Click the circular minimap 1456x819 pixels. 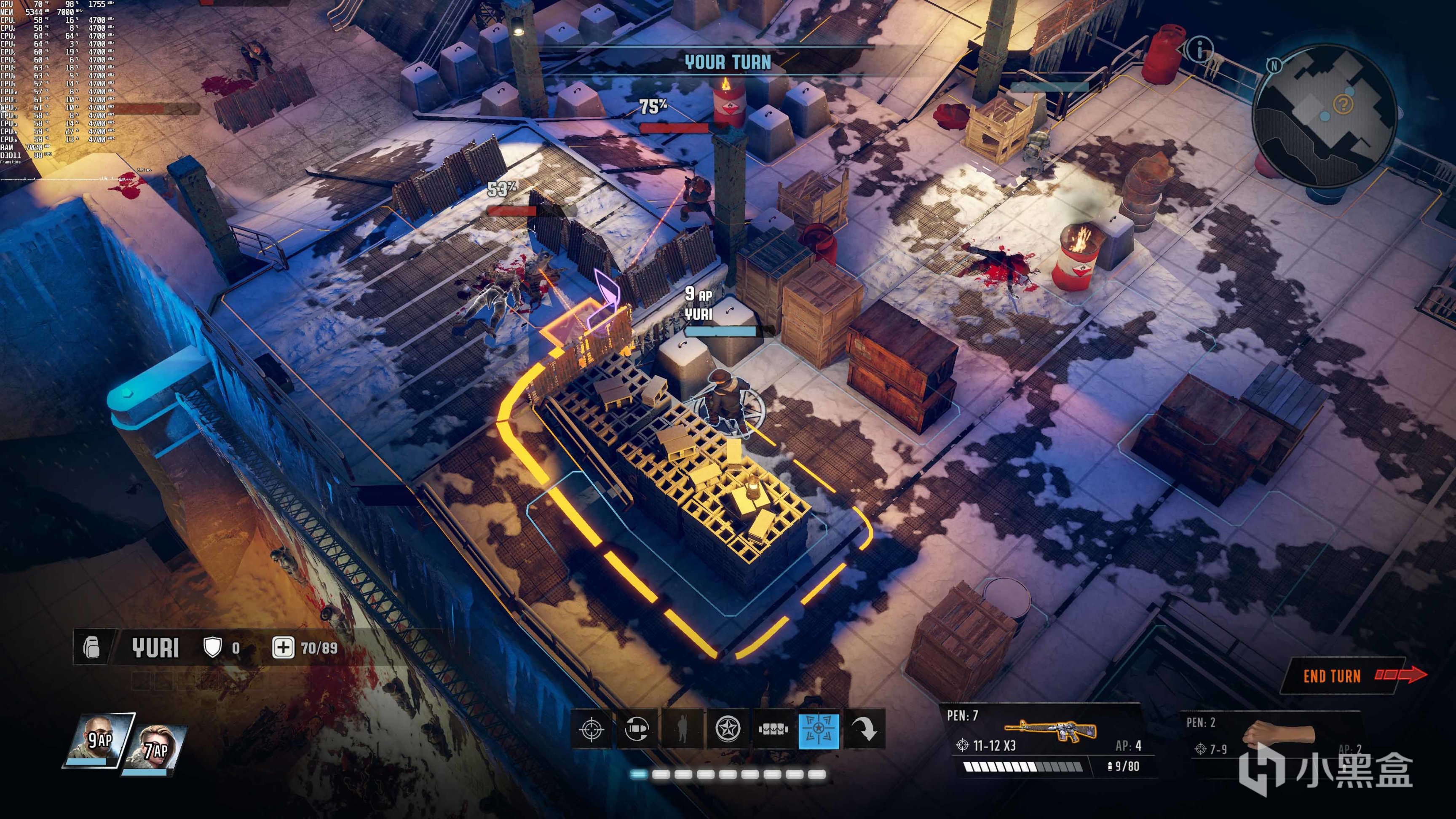point(1324,118)
